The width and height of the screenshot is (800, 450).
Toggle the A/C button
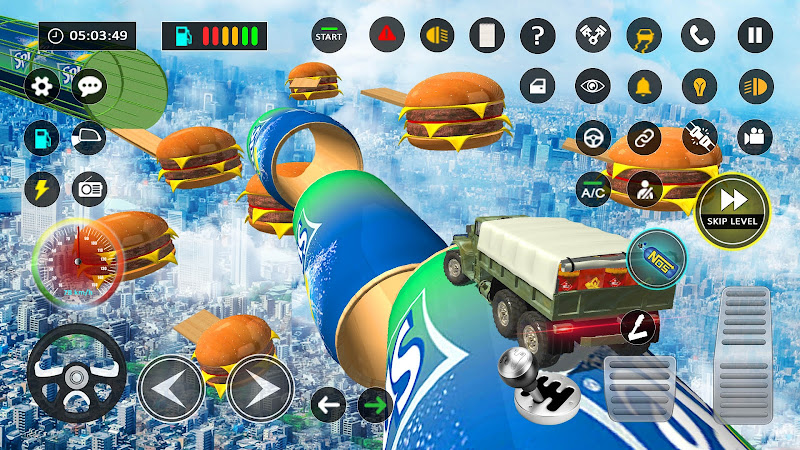point(593,187)
